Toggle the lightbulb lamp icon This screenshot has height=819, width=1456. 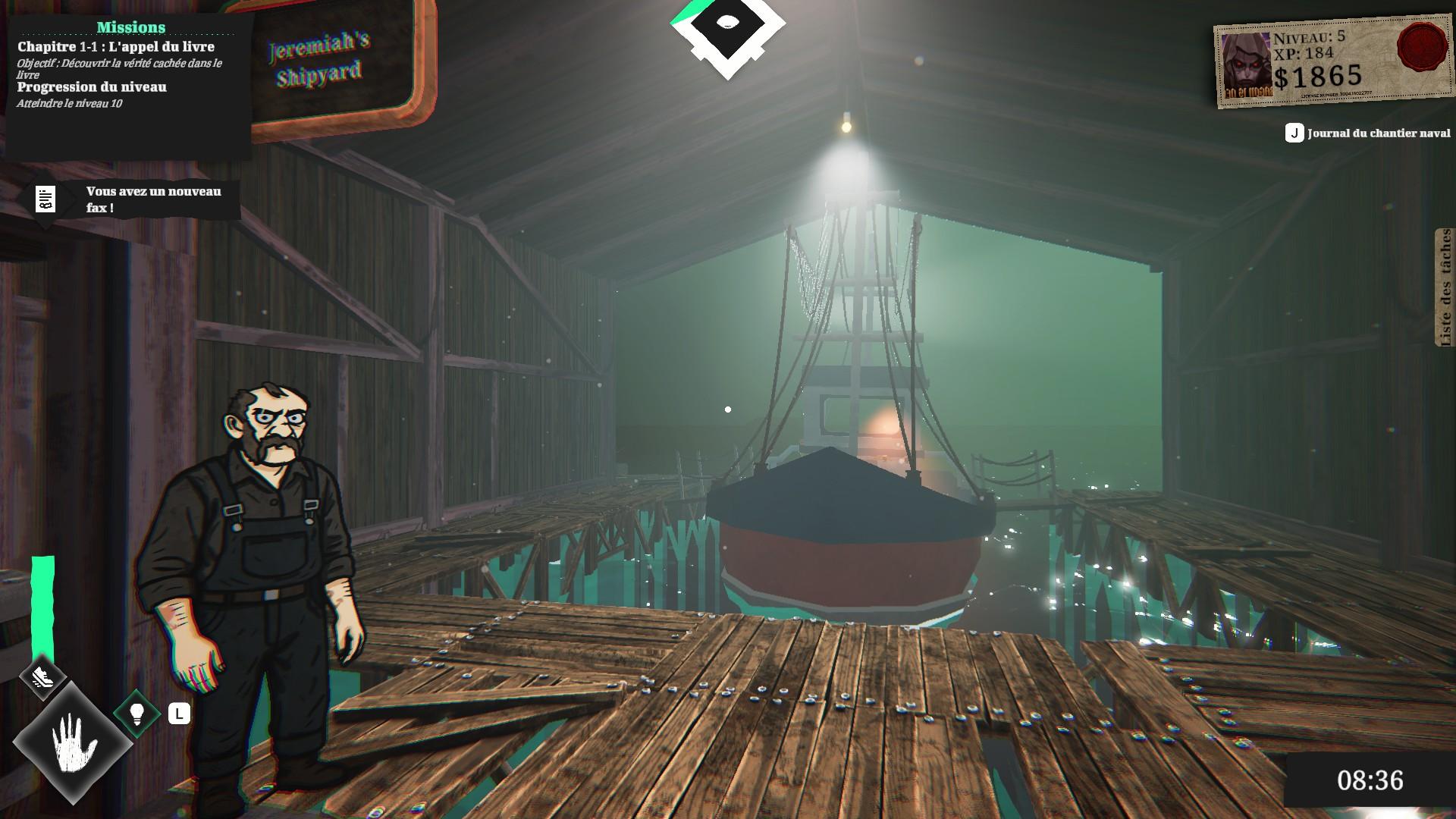pyautogui.click(x=137, y=714)
